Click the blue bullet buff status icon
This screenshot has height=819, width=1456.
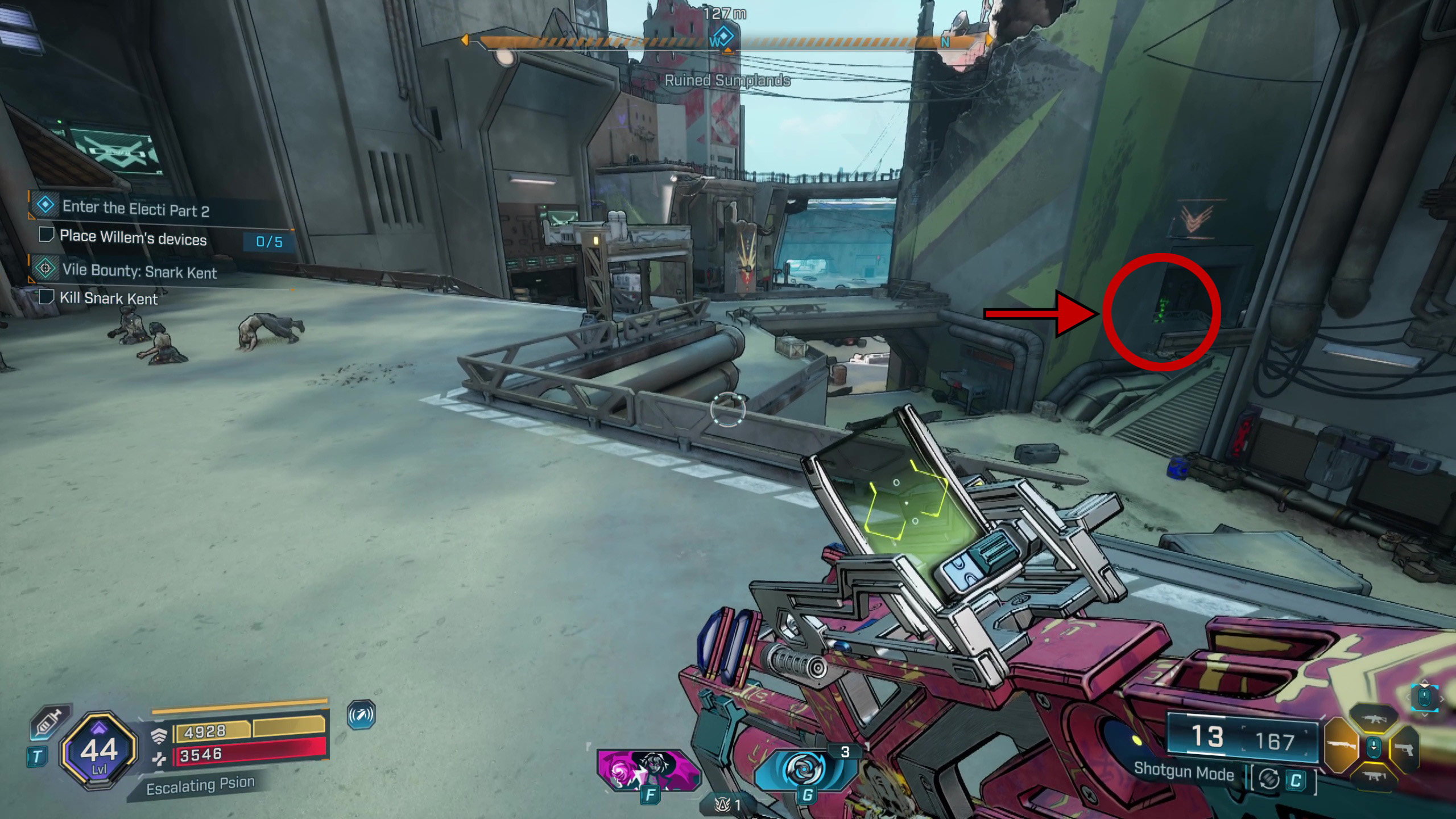[x=361, y=715]
